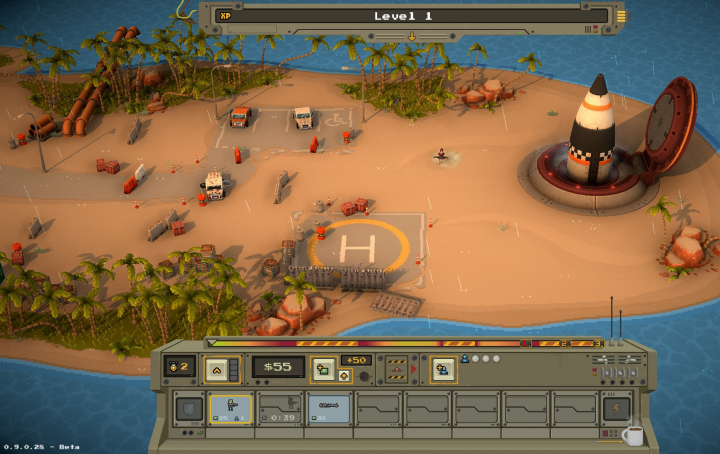Open the yellow striped menu button near the XP bar
The height and width of the screenshot is (454, 720).
pyautogui.click(x=621, y=15)
